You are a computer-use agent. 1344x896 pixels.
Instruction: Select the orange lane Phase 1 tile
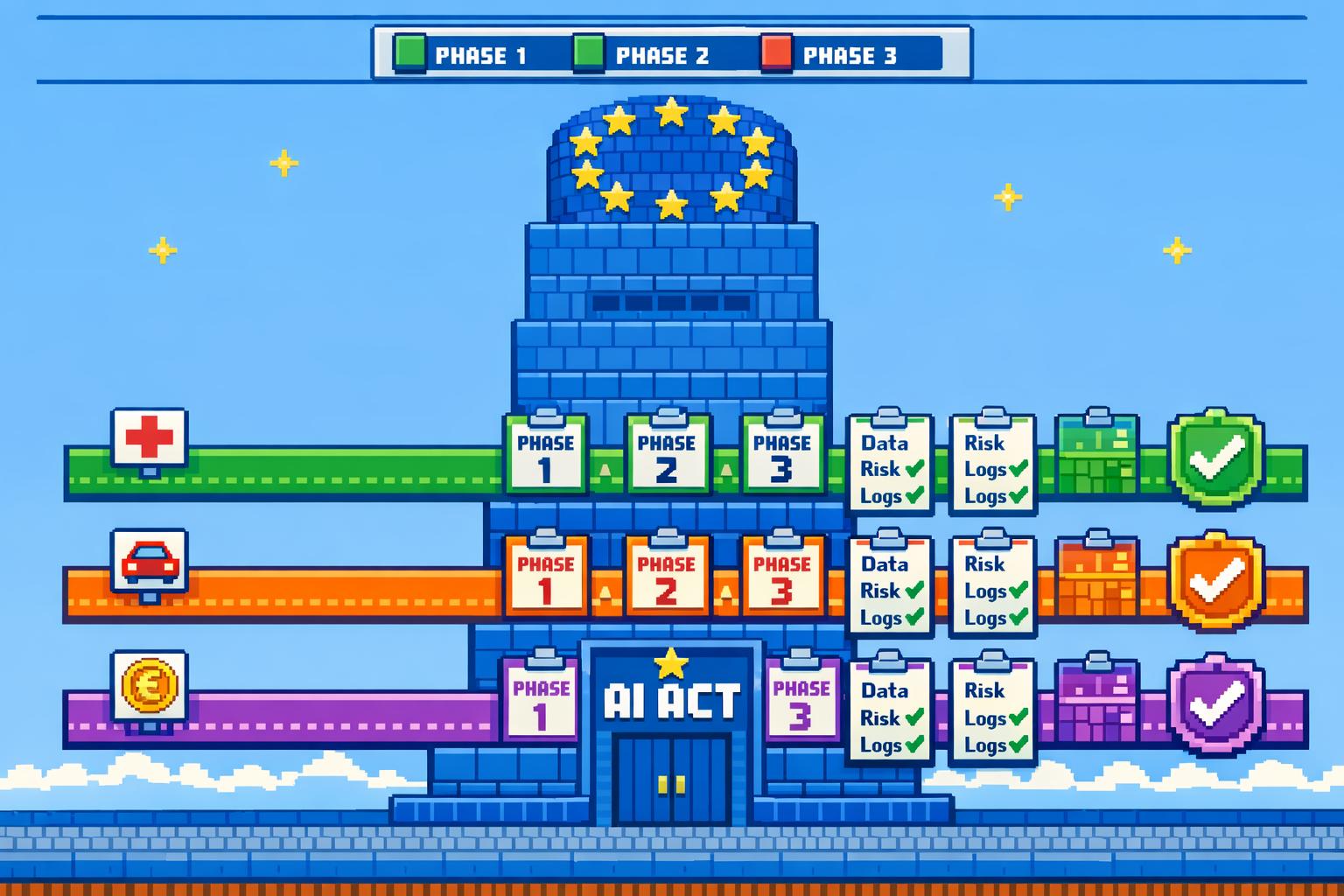[545, 577]
